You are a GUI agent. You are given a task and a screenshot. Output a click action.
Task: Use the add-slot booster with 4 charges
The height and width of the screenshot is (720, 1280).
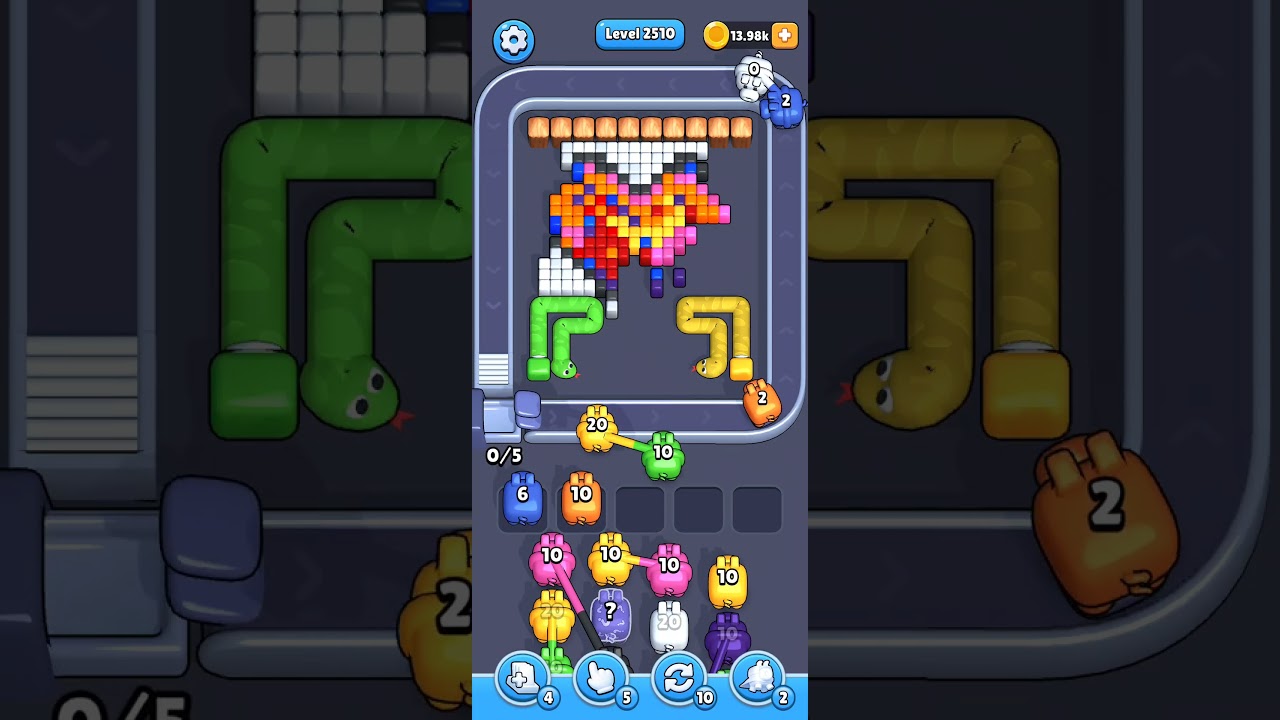(x=521, y=678)
